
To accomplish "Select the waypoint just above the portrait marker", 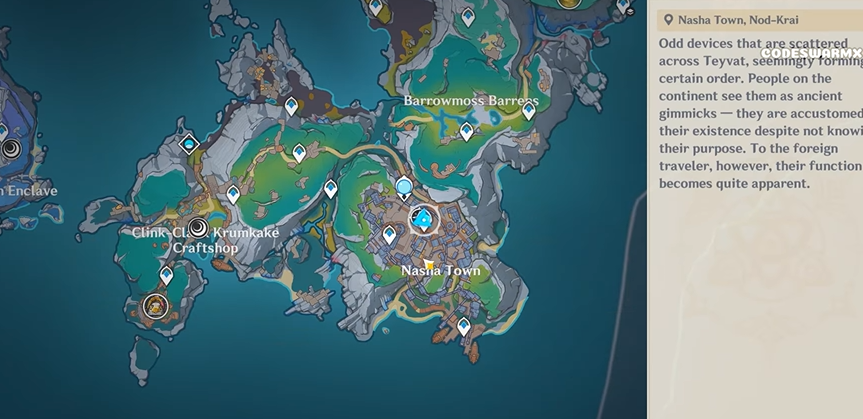I will point(166,275).
